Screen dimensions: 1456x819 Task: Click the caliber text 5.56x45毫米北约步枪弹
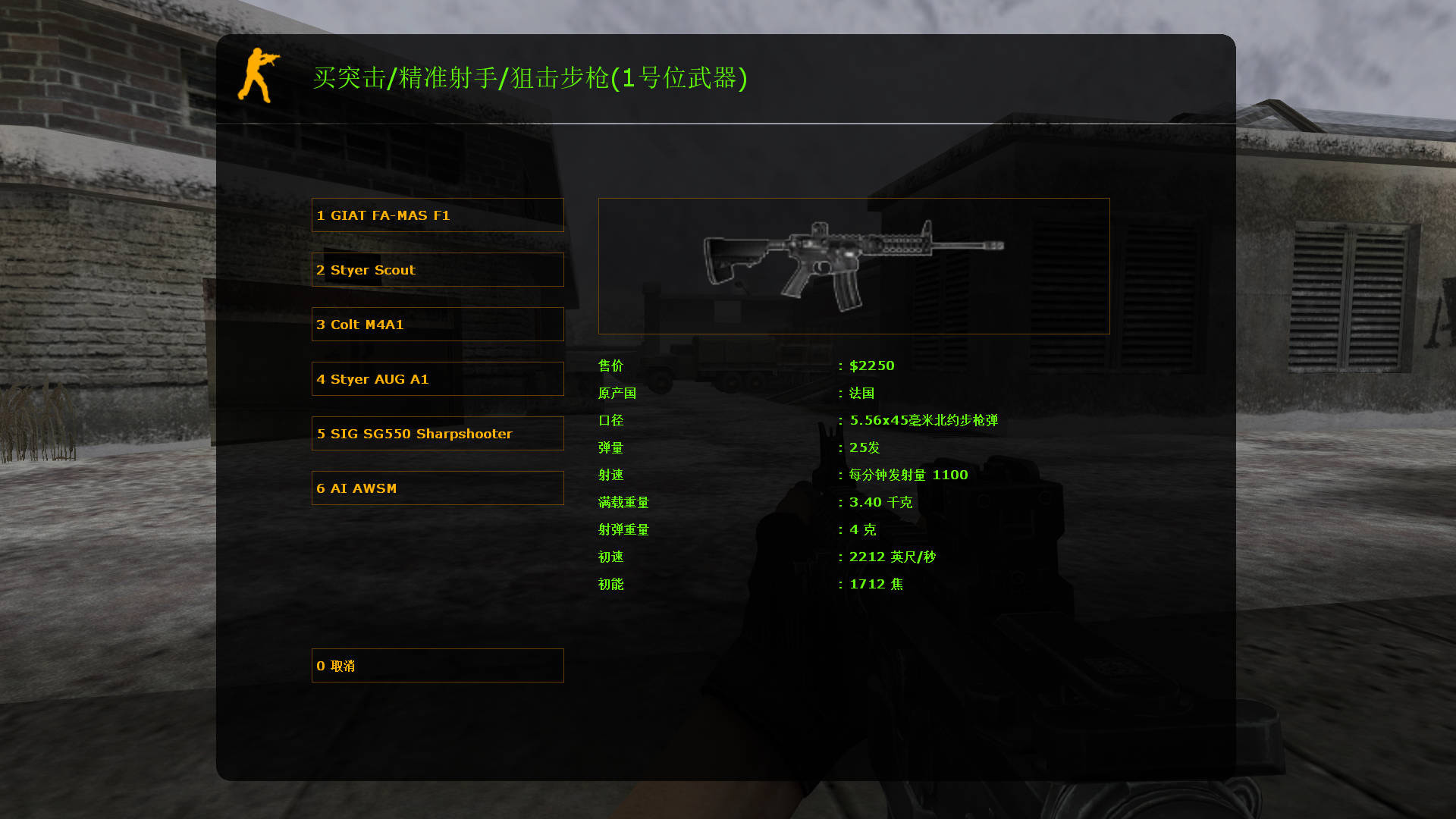(925, 420)
